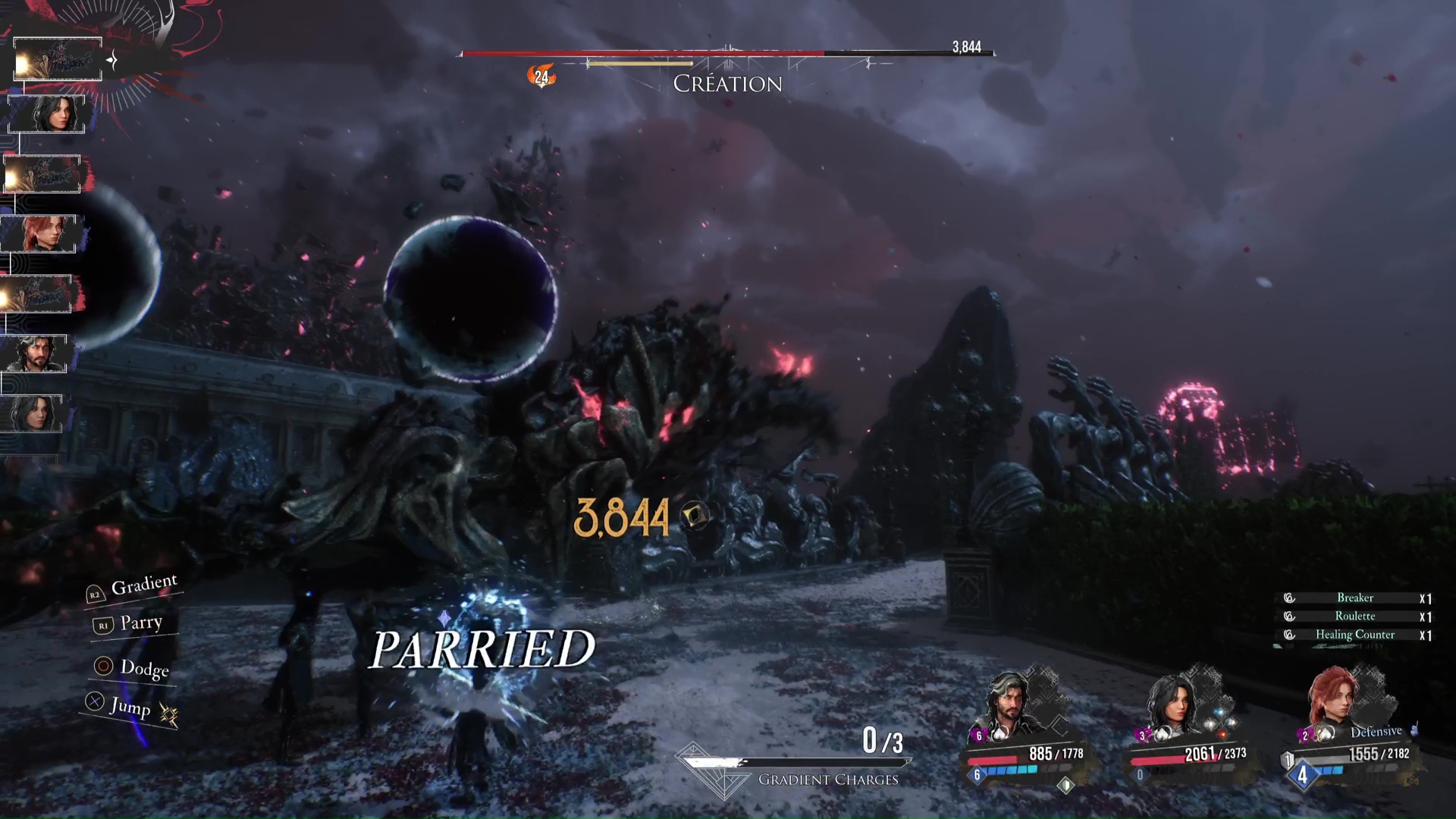
Task: Pick the red-haired Defensive-stance party portrait
Action: (1334, 701)
